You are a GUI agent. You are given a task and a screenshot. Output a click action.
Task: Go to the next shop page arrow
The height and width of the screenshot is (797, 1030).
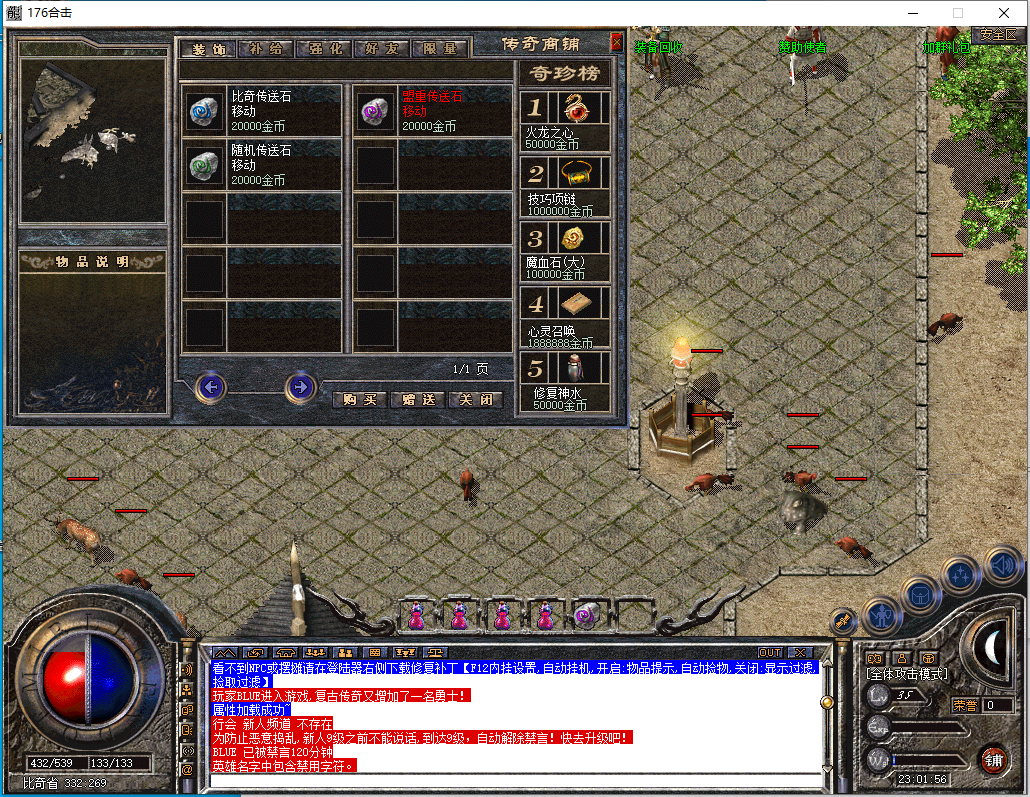(300, 386)
